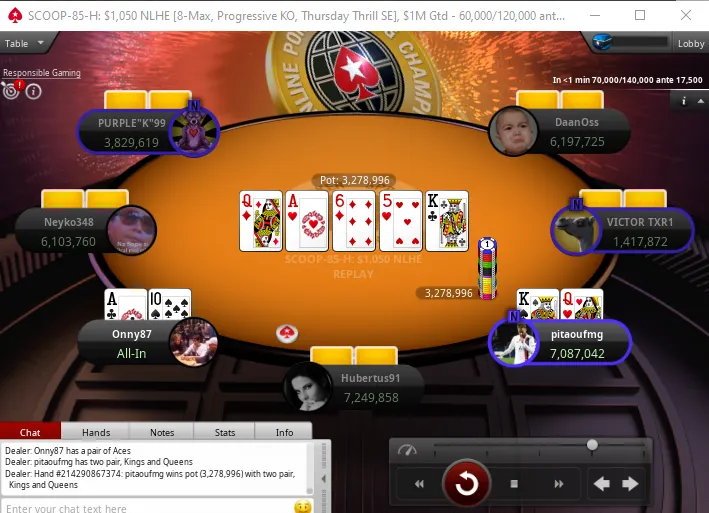Rewind the replay with the double-left arrows

tap(419, 484)
